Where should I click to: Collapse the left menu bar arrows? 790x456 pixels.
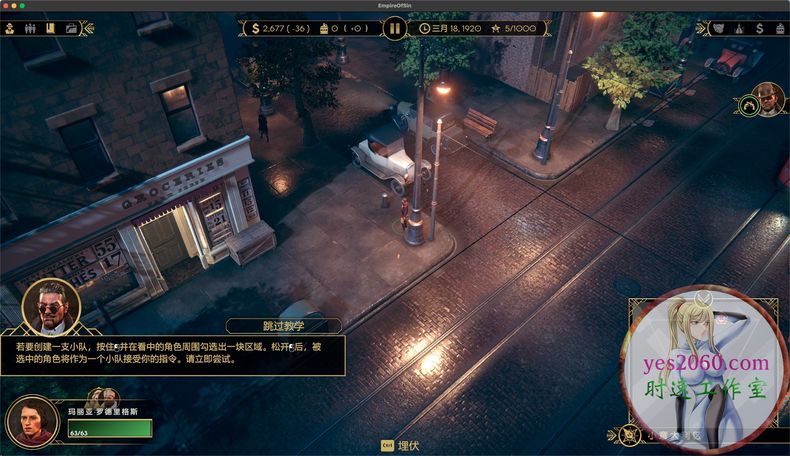point(87,28)
